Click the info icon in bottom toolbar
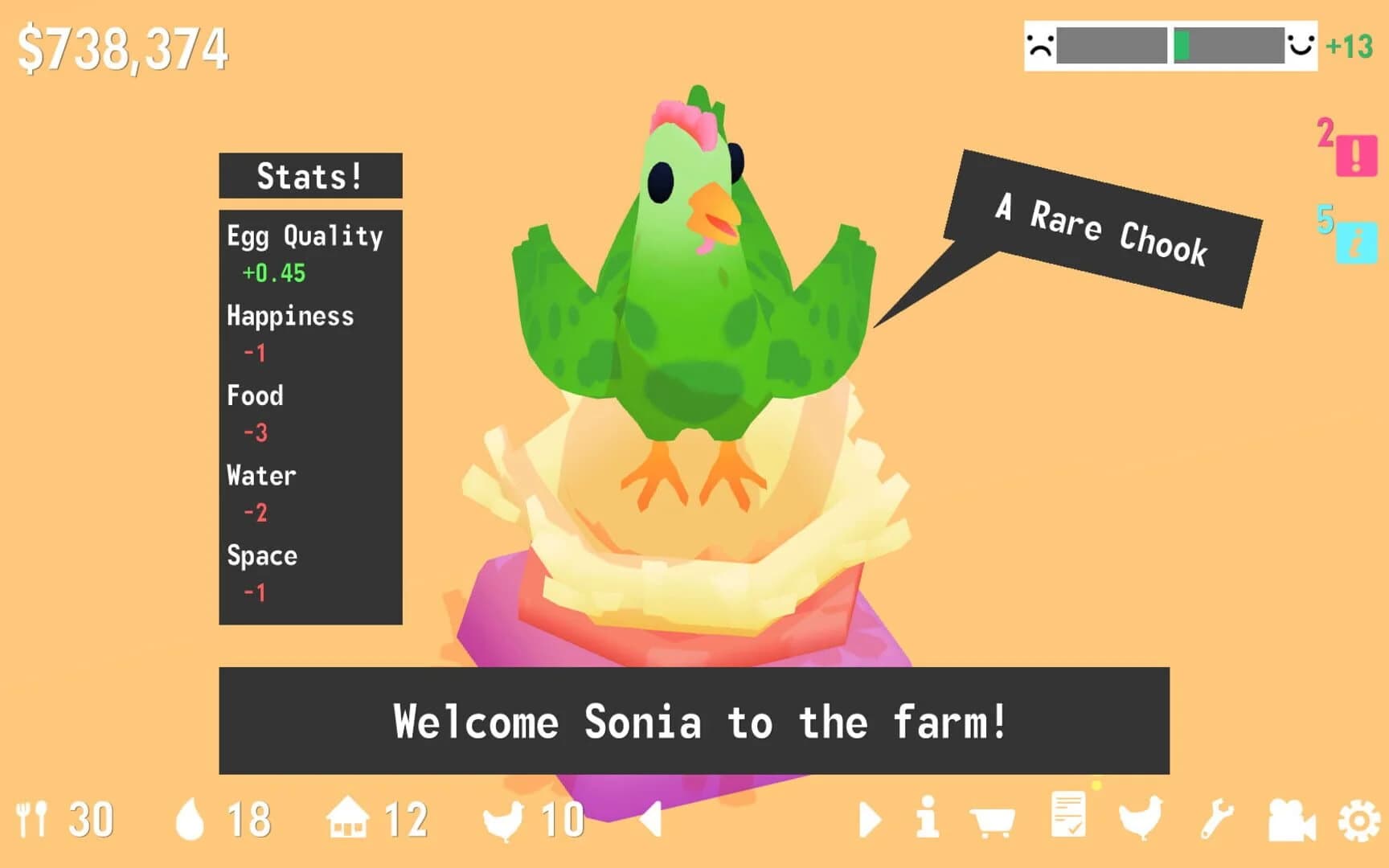 [x=928, y=820]
